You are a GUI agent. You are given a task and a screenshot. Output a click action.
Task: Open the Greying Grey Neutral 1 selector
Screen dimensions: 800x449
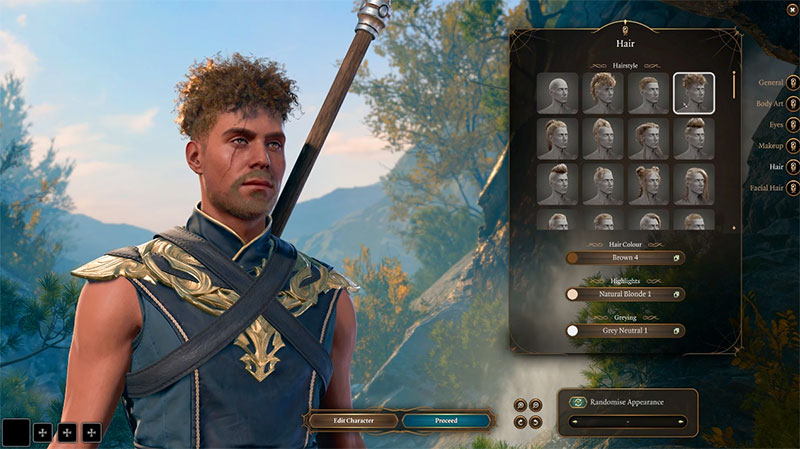pos(625,331)
